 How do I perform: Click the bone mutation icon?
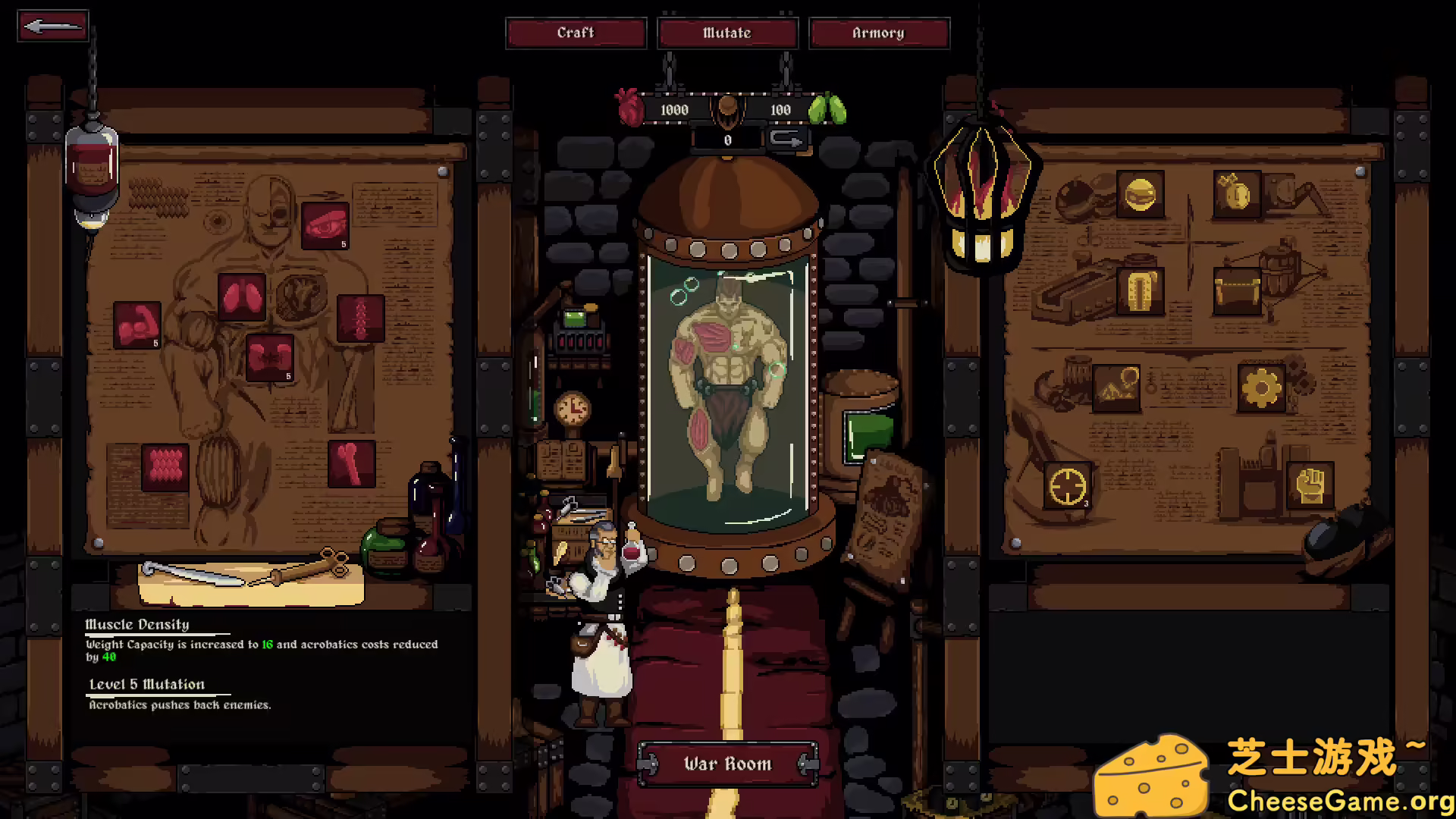pos(353,463)
